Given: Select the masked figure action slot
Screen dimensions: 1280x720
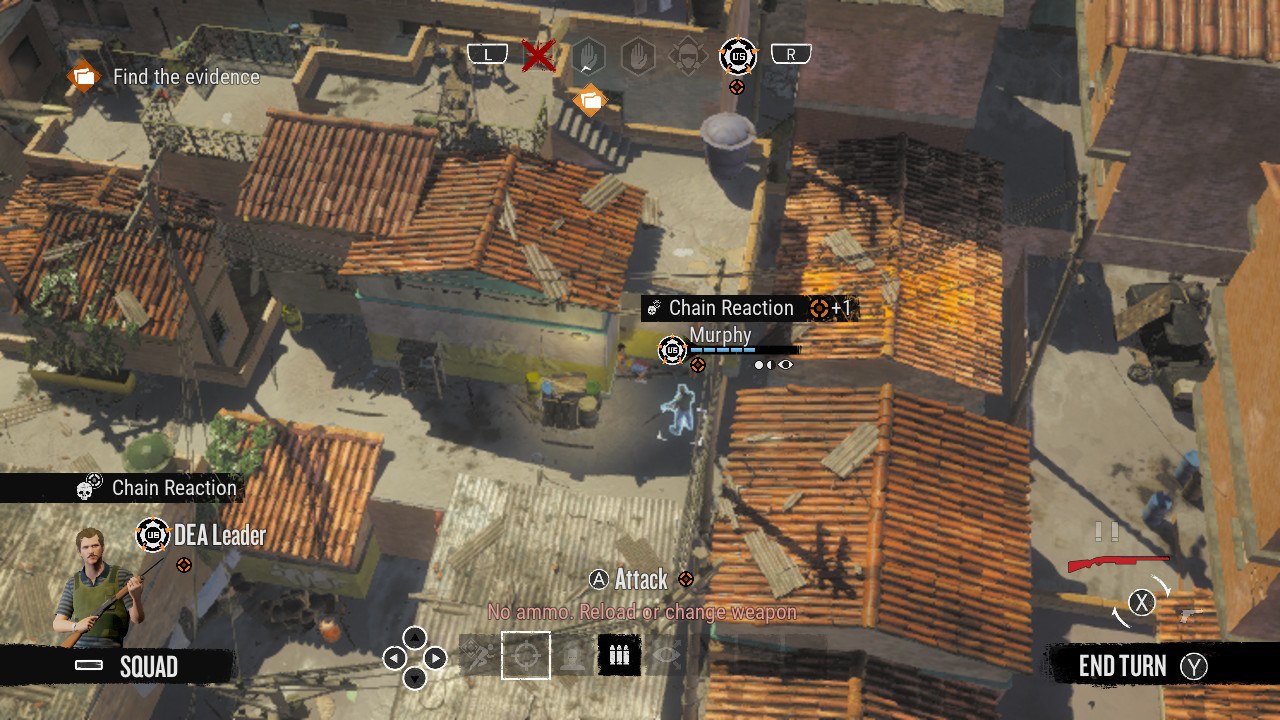Looking at the screenshot, I should tap(572, 656).
